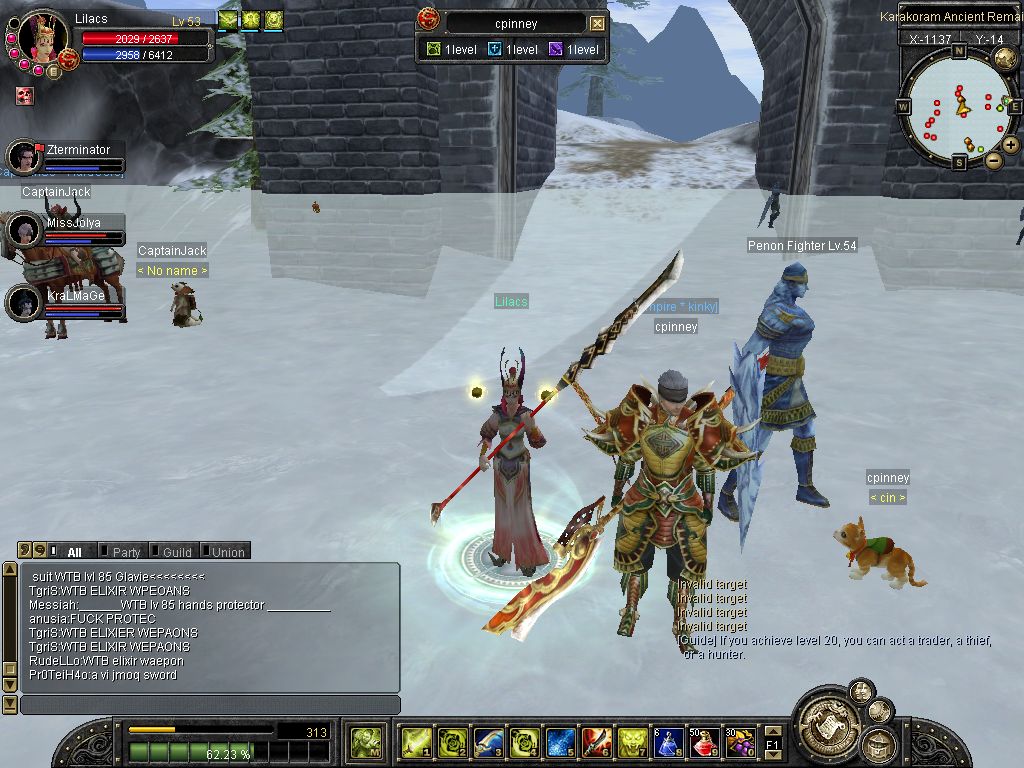
Task: Activate the blue ice skill in slot 5
Action: tap(560, 742)
